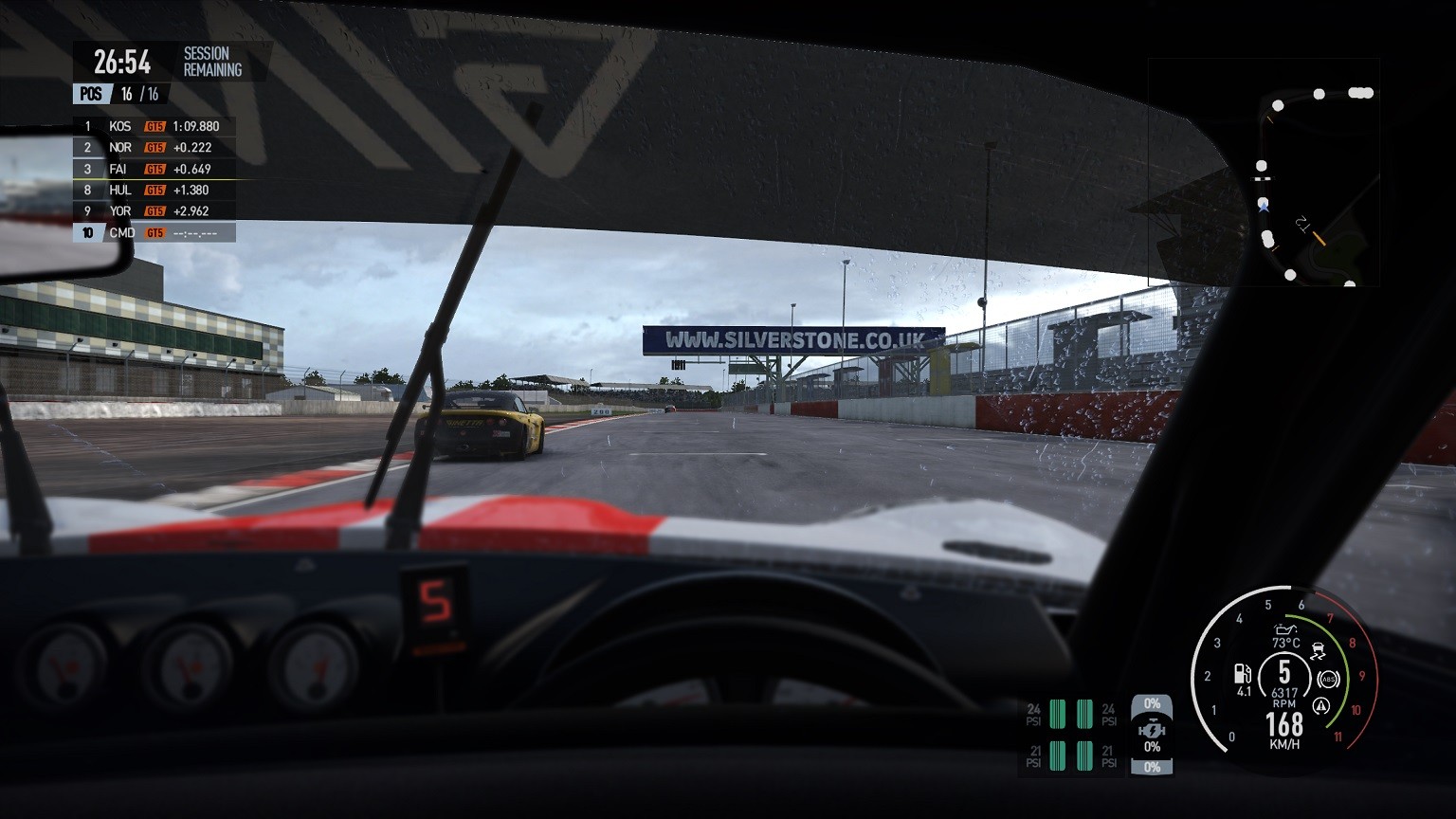The image size is (1456, 819).
Task: Click the stability control triangle icon
Action: coord(1321,706)
